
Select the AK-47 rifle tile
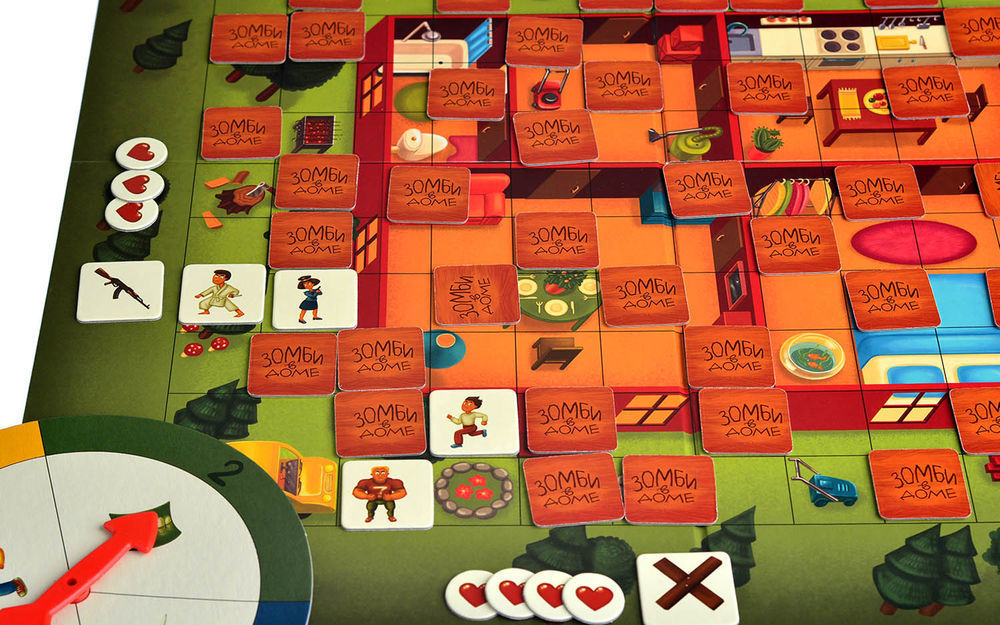point(120,291)
